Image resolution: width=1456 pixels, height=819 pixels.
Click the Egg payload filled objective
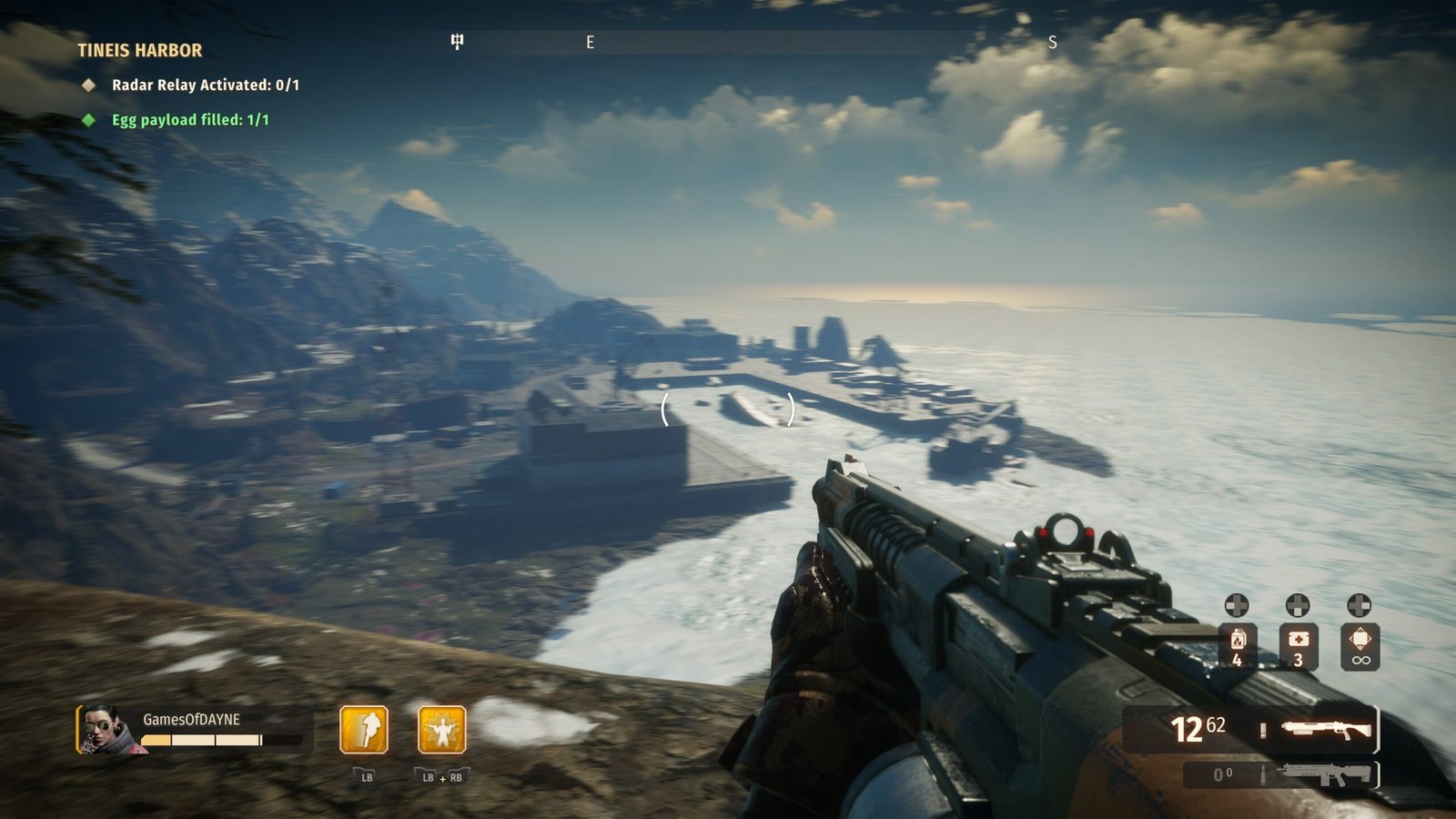(x=189, y=120)
